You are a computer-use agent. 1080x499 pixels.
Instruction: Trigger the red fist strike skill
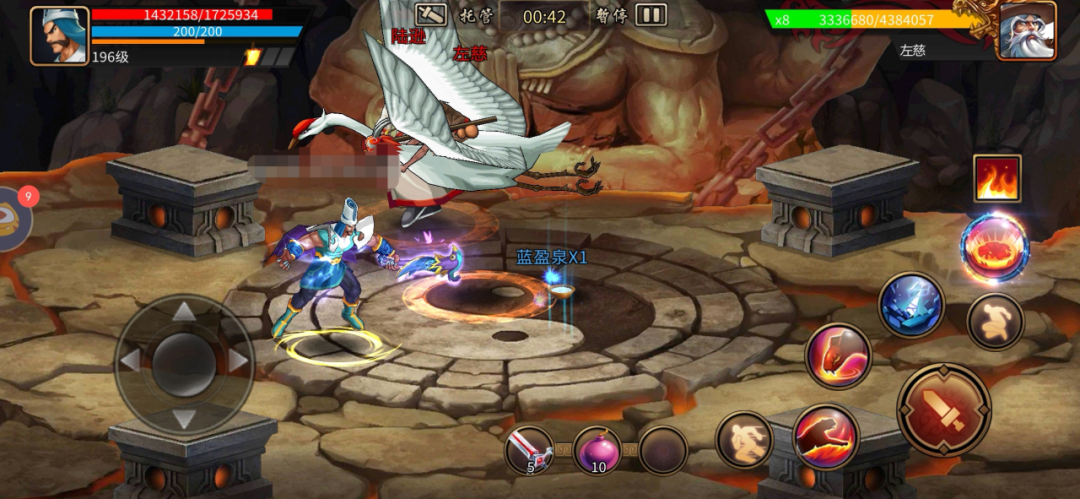[x=838, y=355]
